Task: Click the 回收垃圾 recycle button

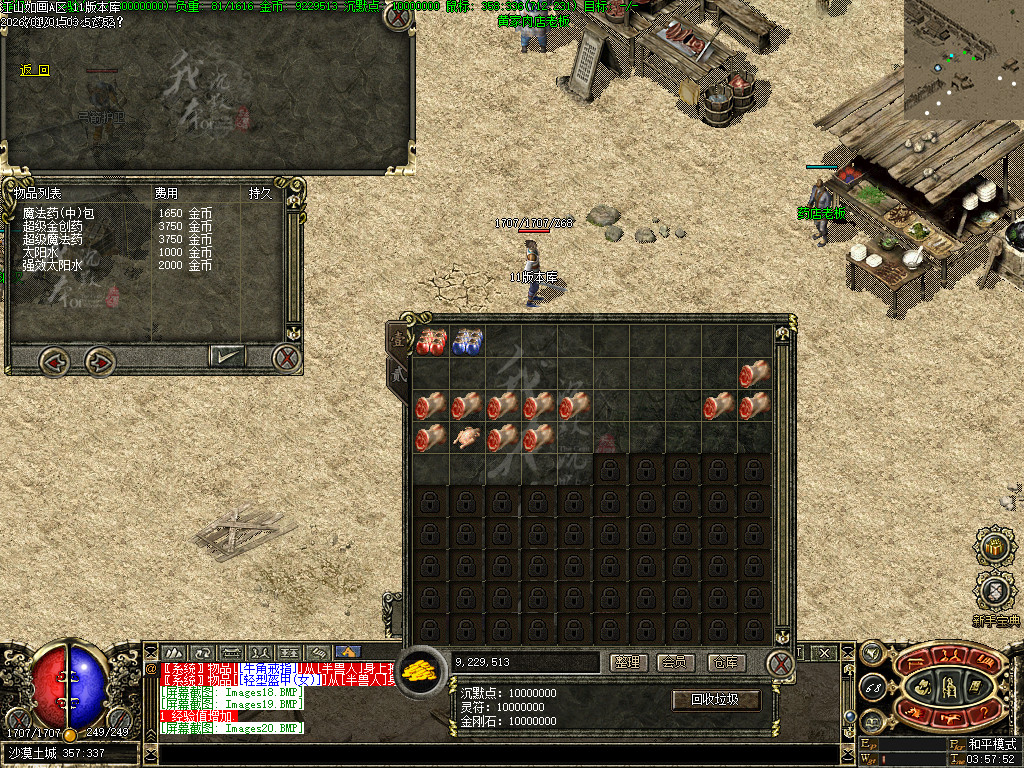Action: [715, 699]
